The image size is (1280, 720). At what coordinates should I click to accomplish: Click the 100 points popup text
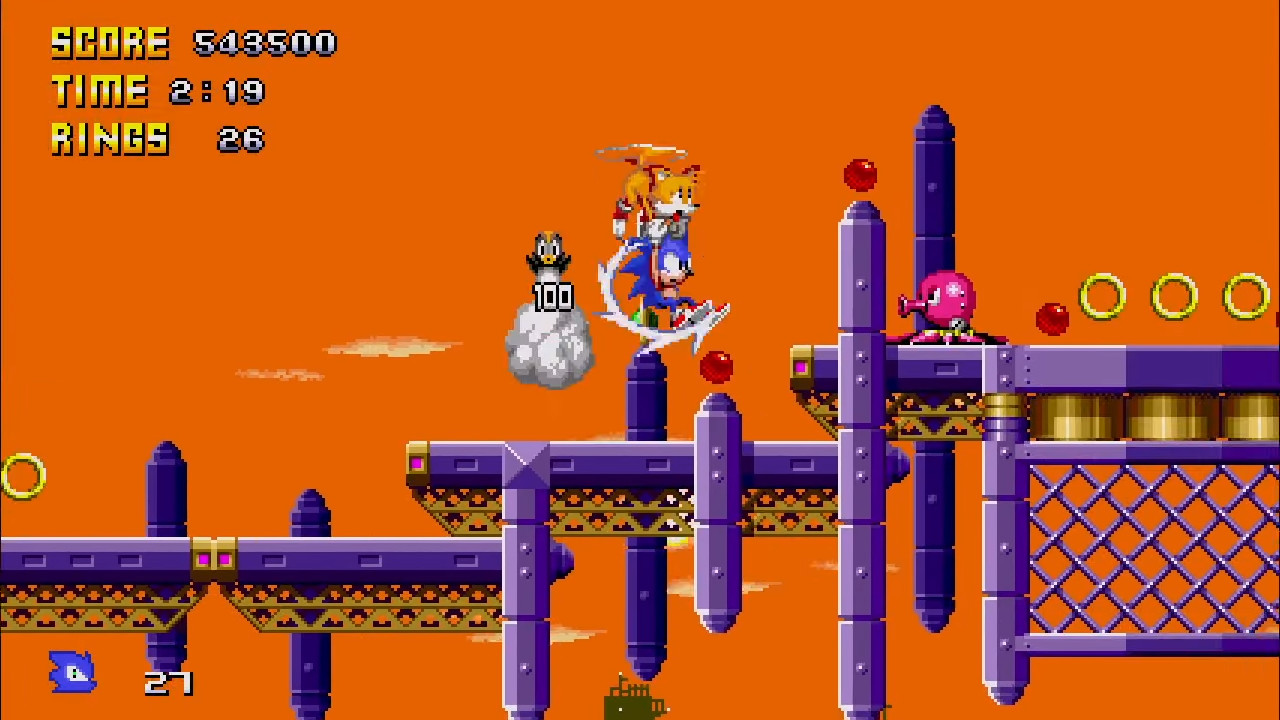[552, 298]
